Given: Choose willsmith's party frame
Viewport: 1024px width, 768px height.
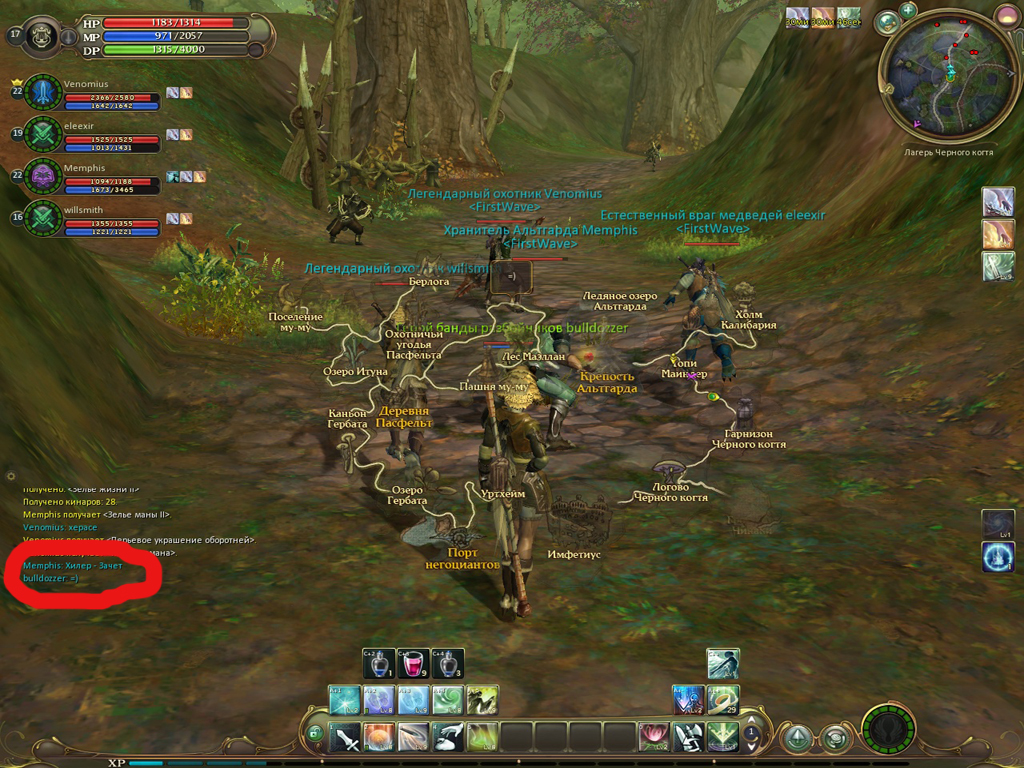Looking at the screenshot, I should 43,217.
